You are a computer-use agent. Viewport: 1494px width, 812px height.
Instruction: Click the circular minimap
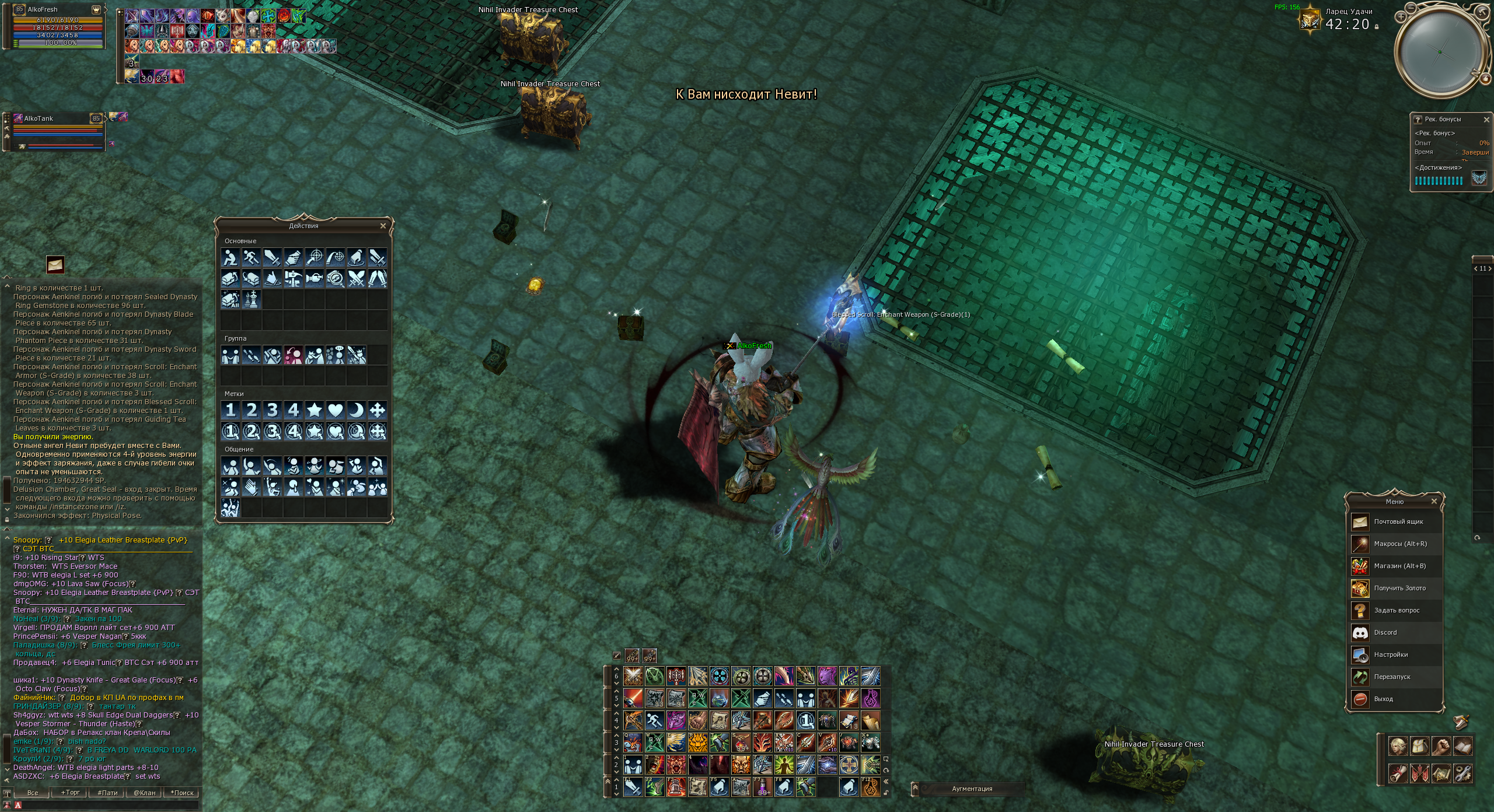[1440, 52]
